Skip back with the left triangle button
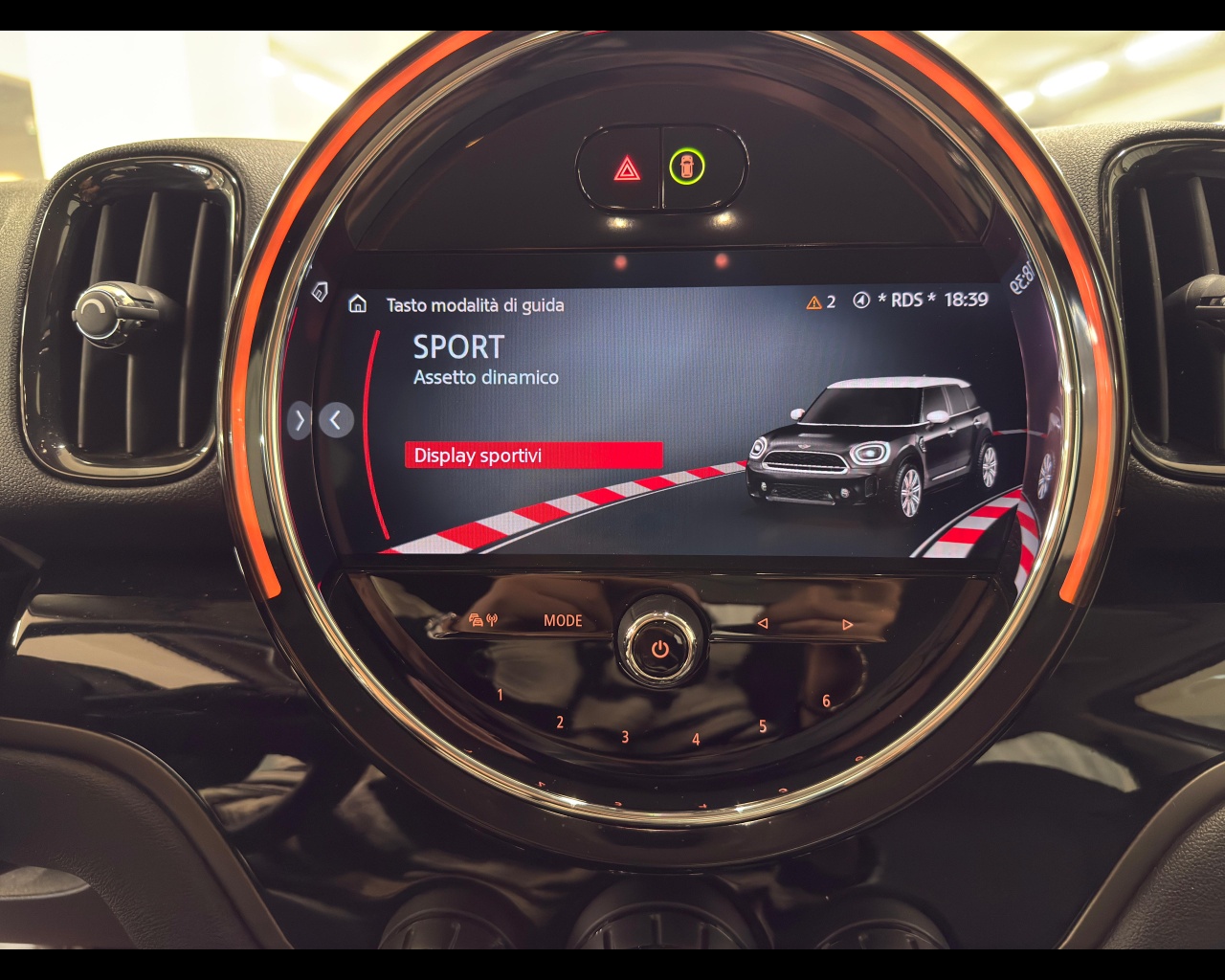Image resolution: width=1225 pixels, height=980 pixels. point(763,623)
